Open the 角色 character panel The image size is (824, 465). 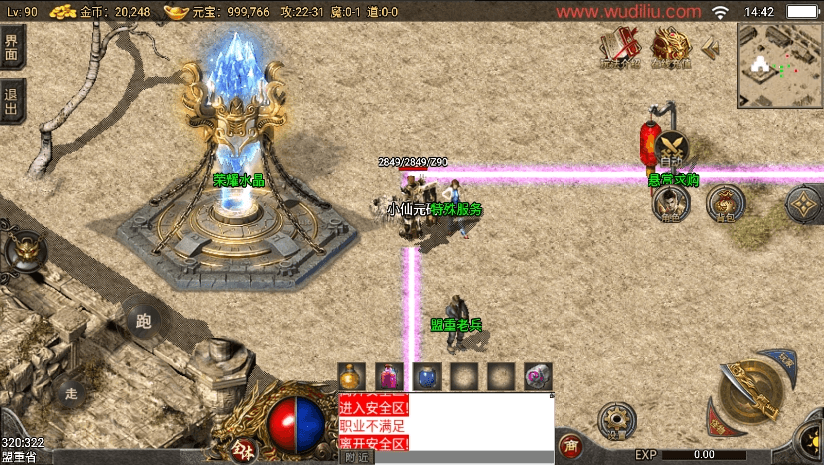670,203
